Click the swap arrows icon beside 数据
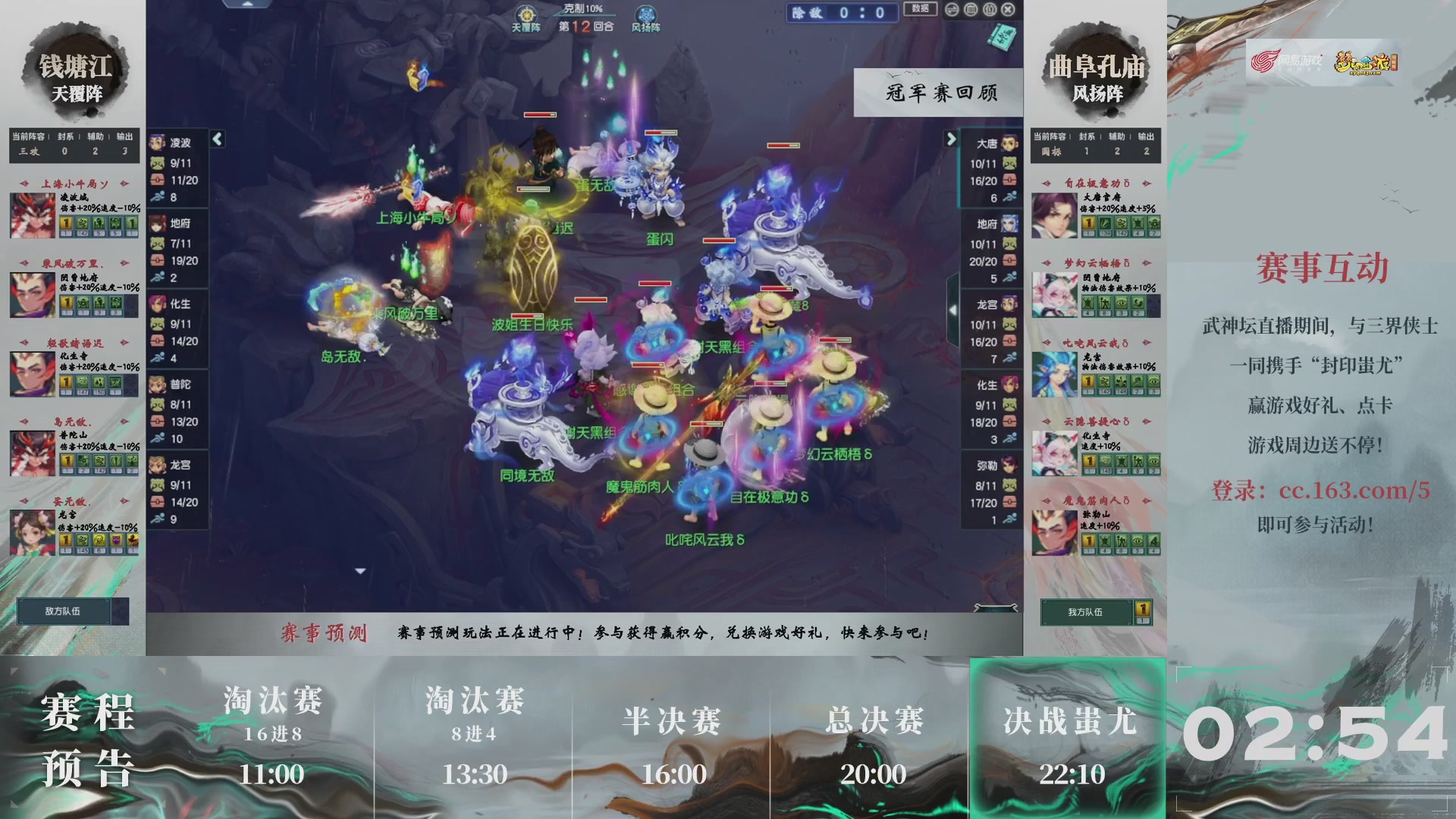 click(952, 9)
